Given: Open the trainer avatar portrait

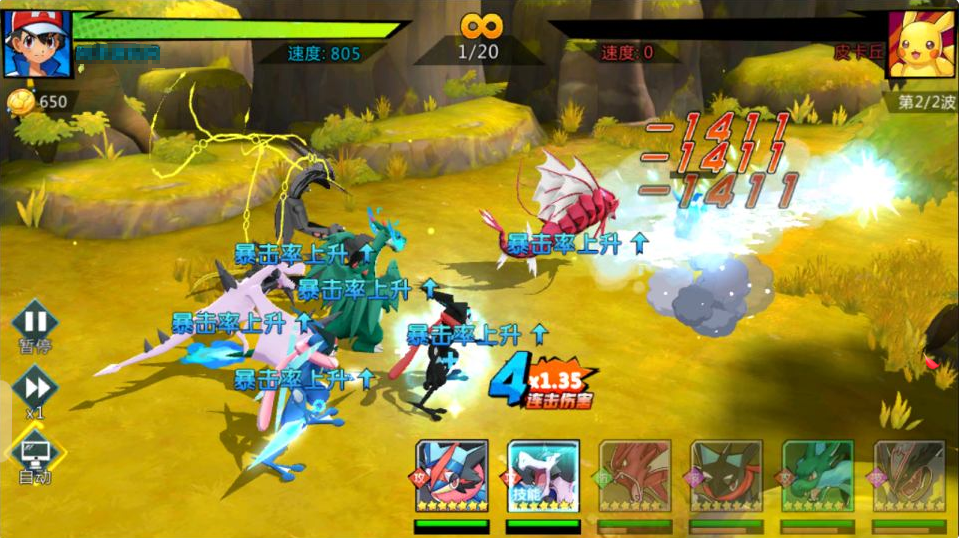Looking at the screenshot, I should pyautogui.click(x=37, y=41).
